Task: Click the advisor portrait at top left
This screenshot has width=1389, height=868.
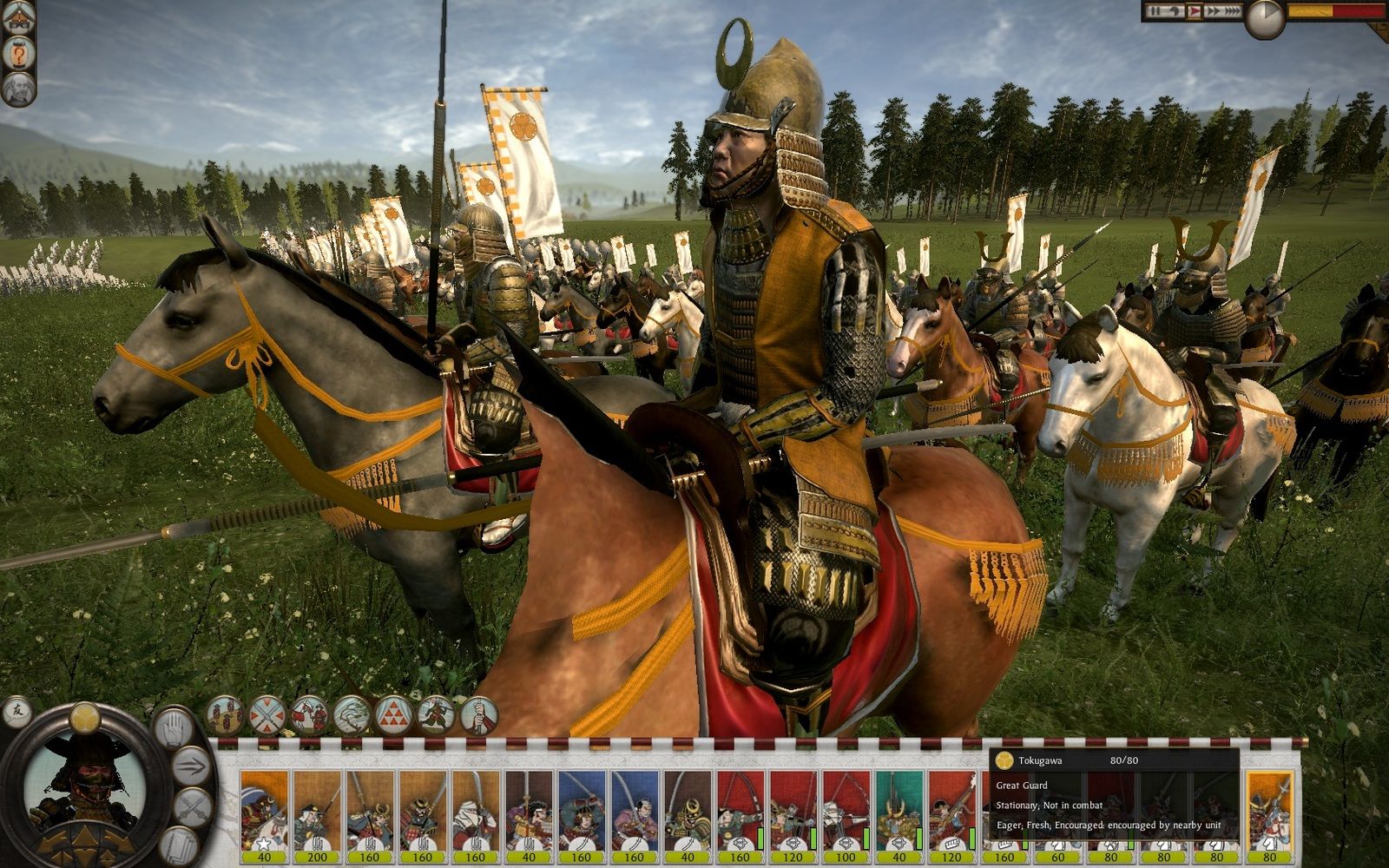Action: tap(17, 90)
